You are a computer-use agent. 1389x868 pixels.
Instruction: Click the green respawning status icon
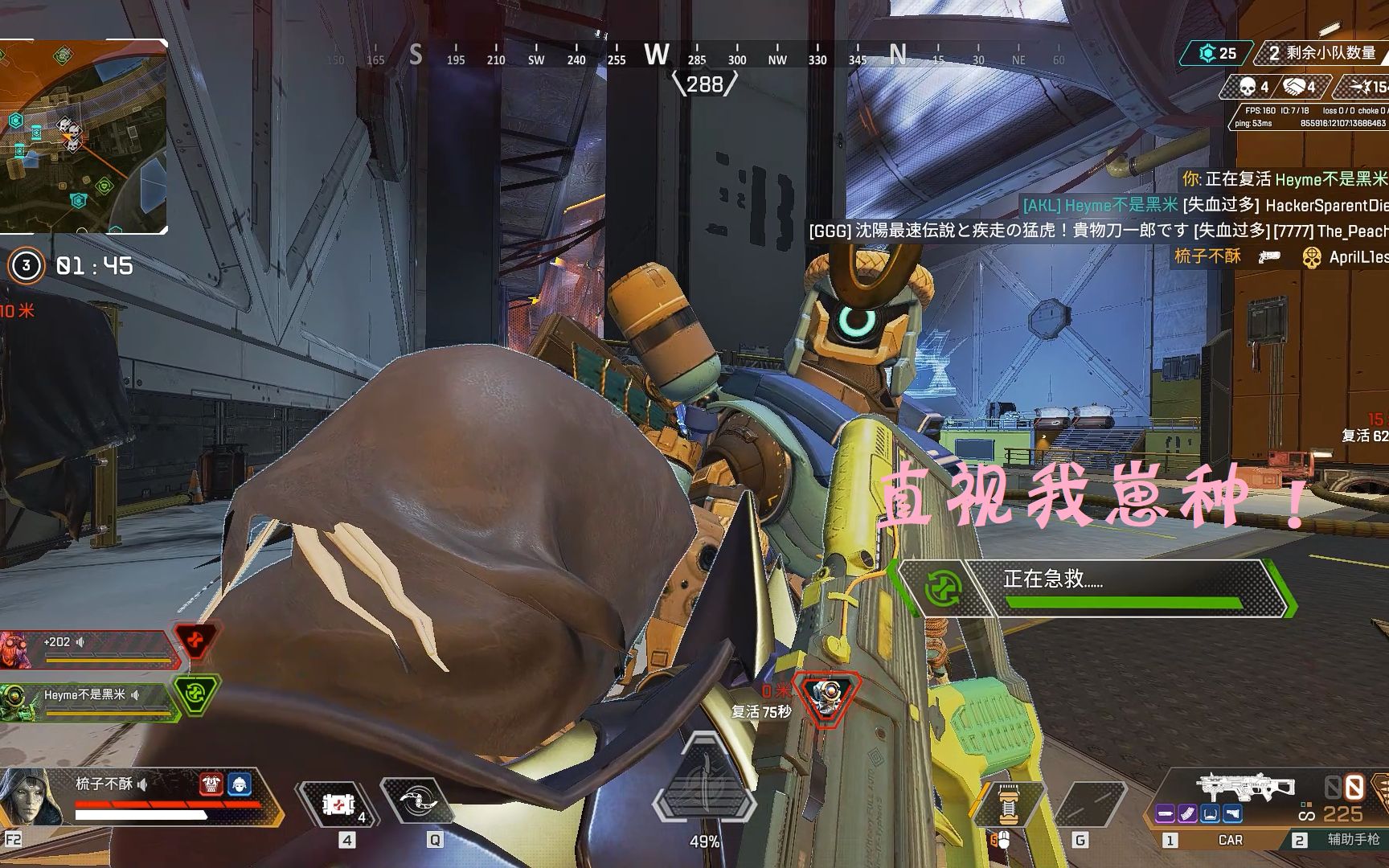195,694
